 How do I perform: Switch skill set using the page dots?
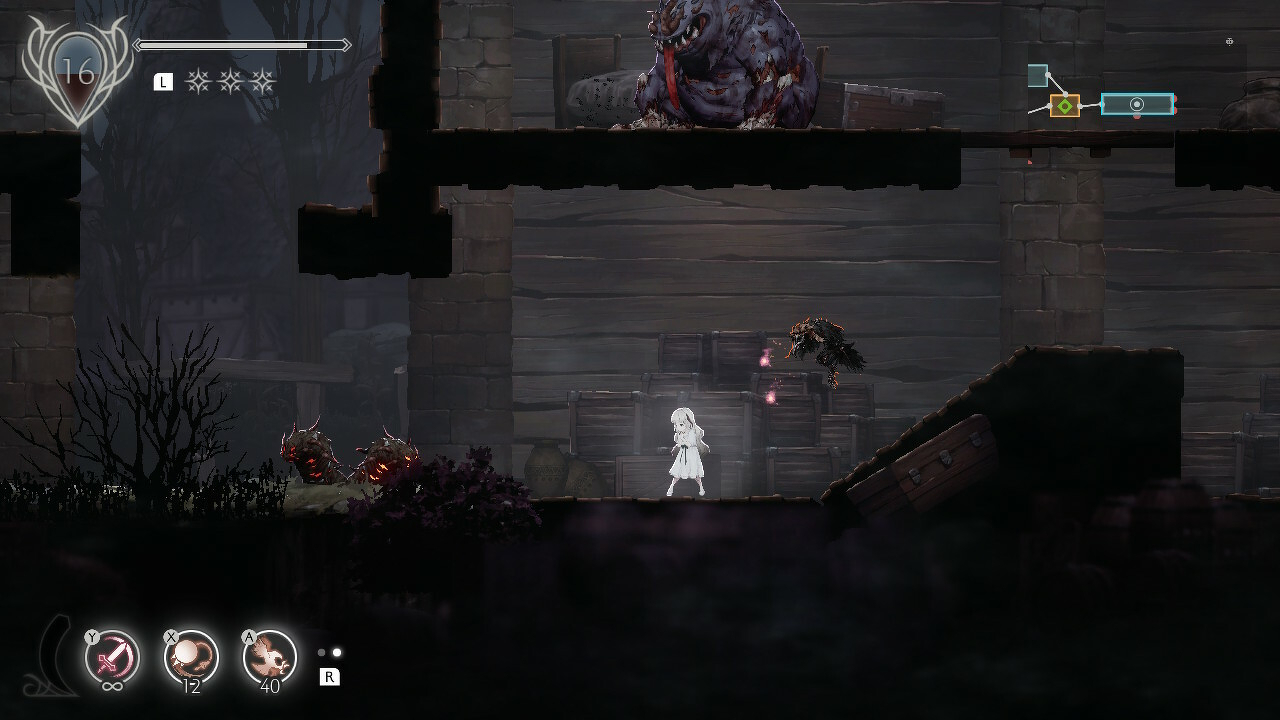(x=329, y=653)
